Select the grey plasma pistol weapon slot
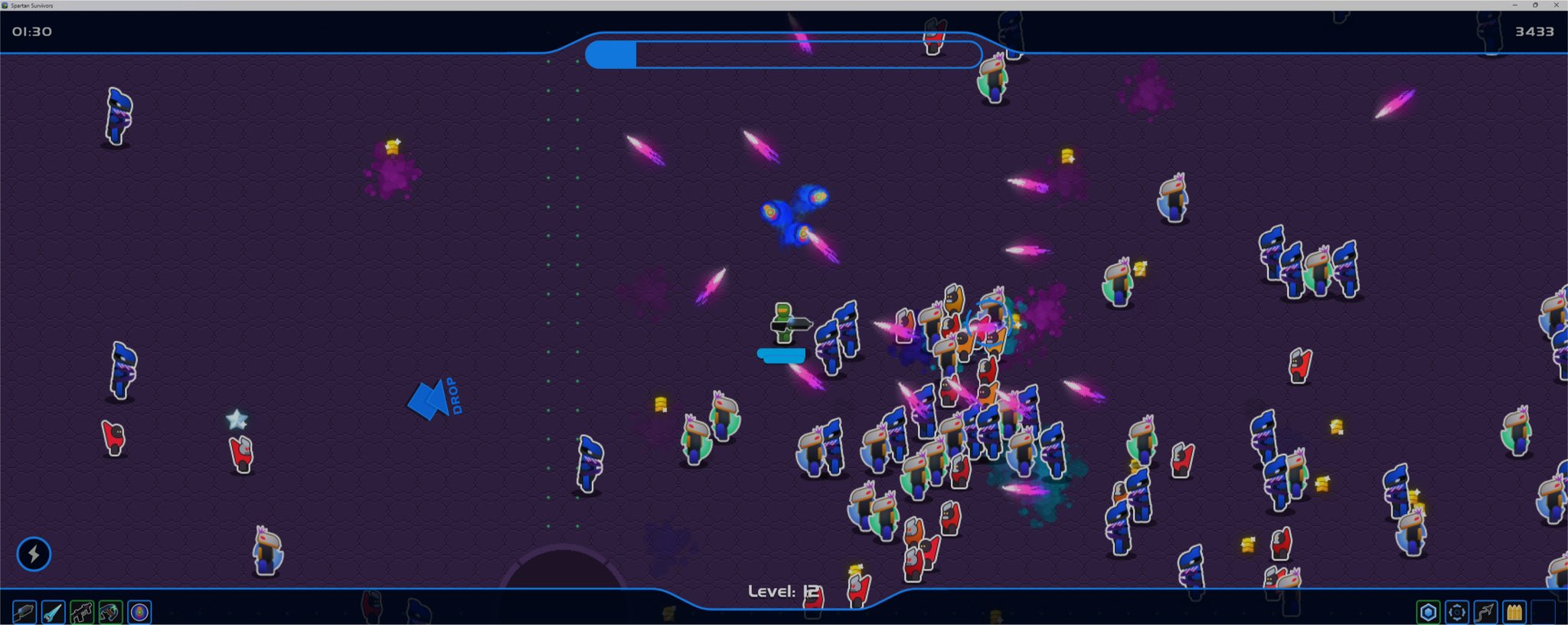1568x625 pixels. point(24,612)
